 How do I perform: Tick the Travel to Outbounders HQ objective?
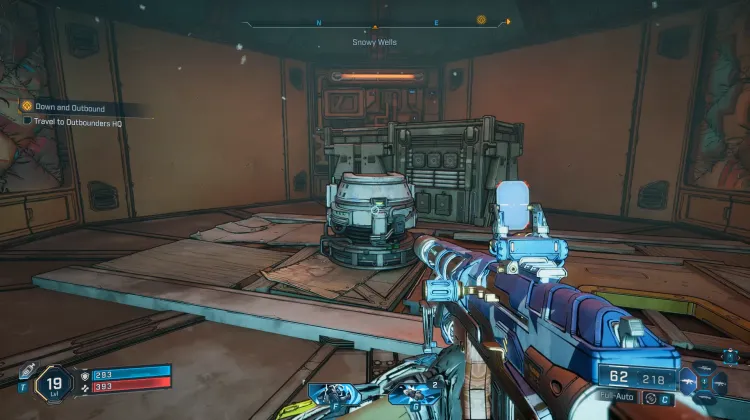[x=28, y=121]
